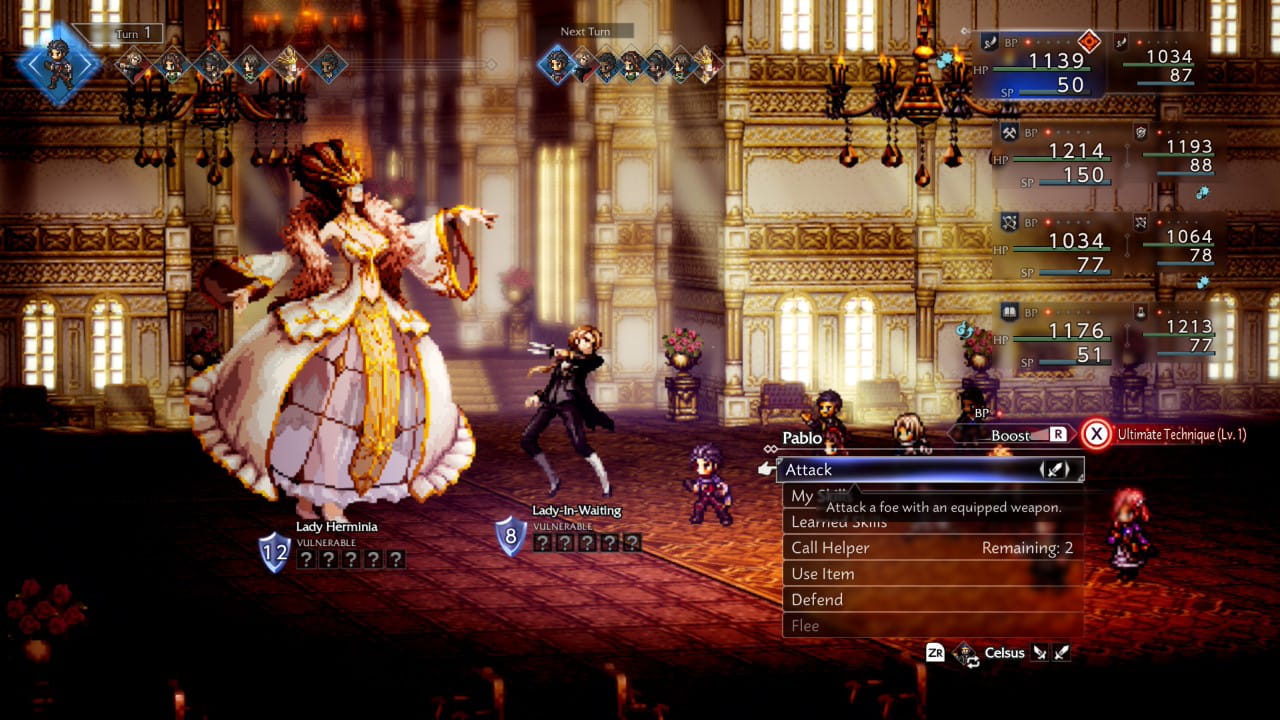
Task: Choose Call Helper from battle menu
Action: coord(930,548)
